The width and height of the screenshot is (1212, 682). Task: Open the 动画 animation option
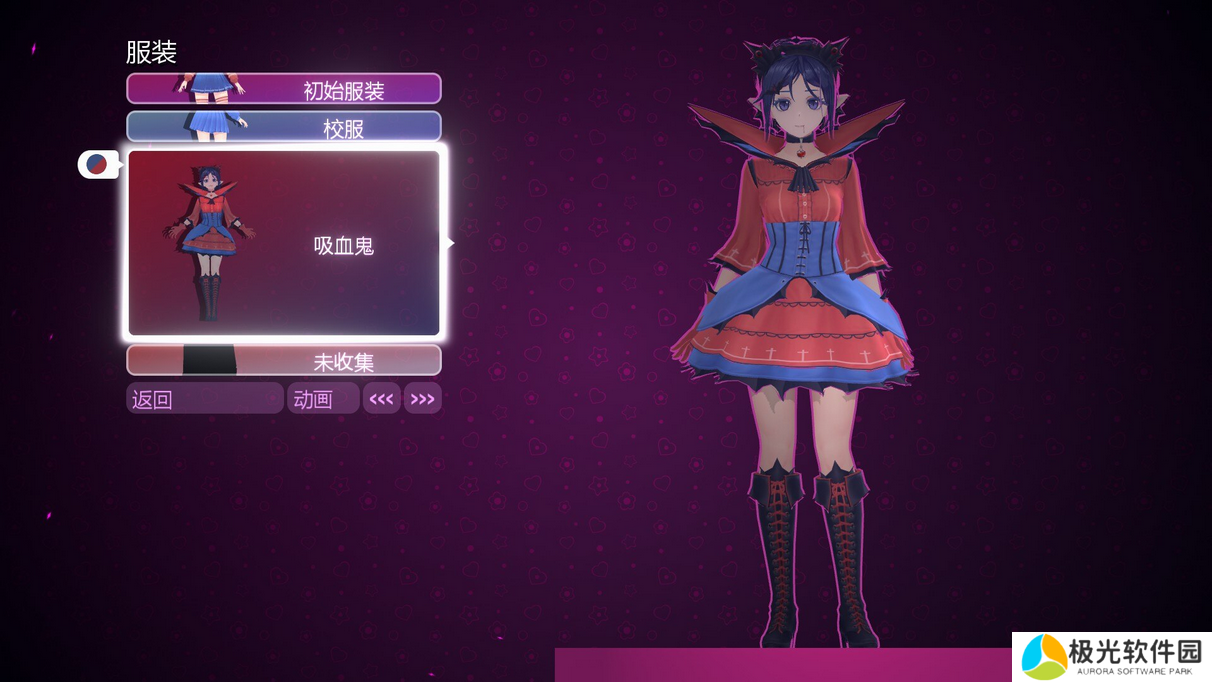322,399
